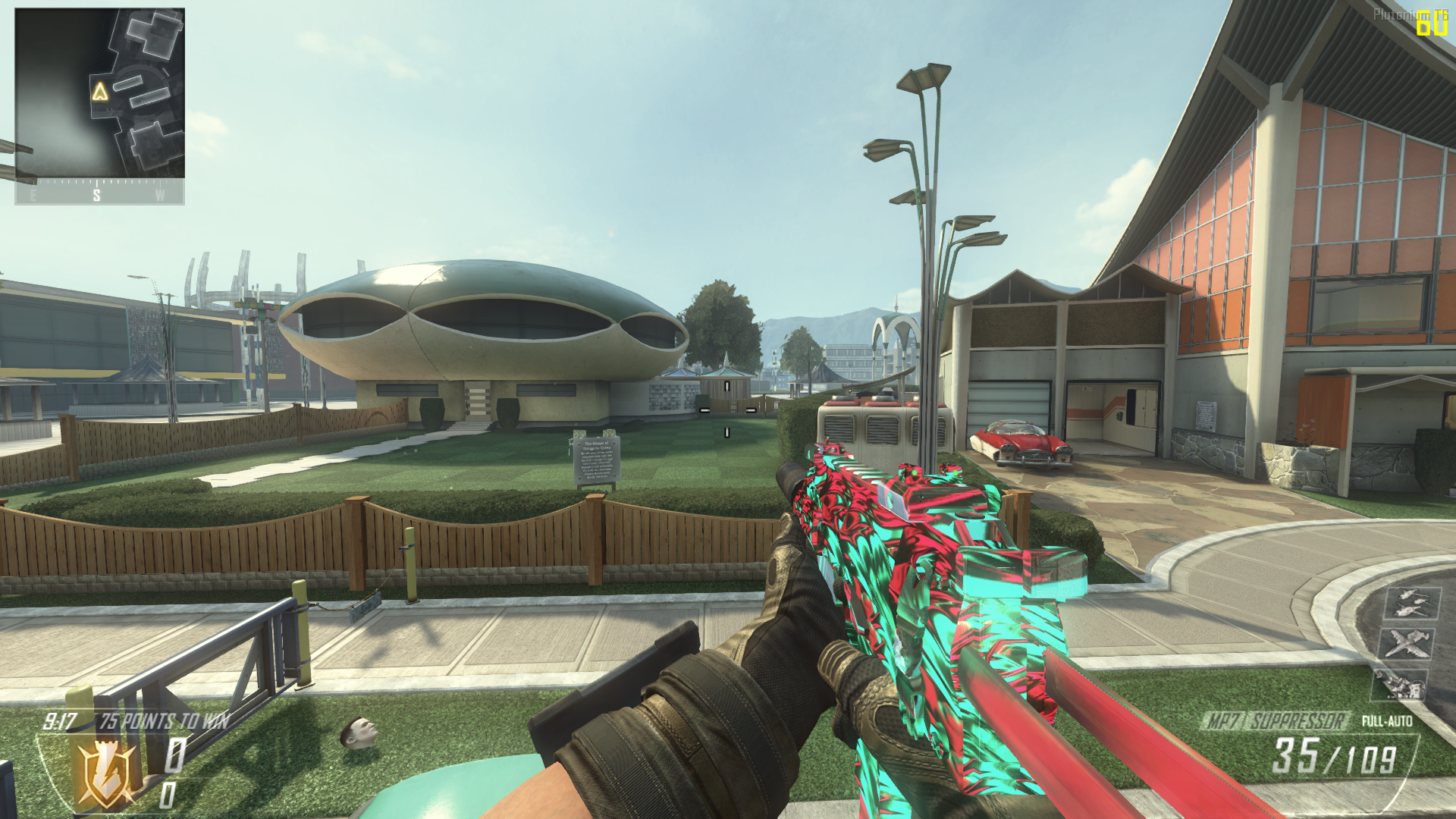Activate the single warplane scorestreak icon
Image resolution: width=1456 pixels, height=819 pixels.
click(x=1407, y=644)
